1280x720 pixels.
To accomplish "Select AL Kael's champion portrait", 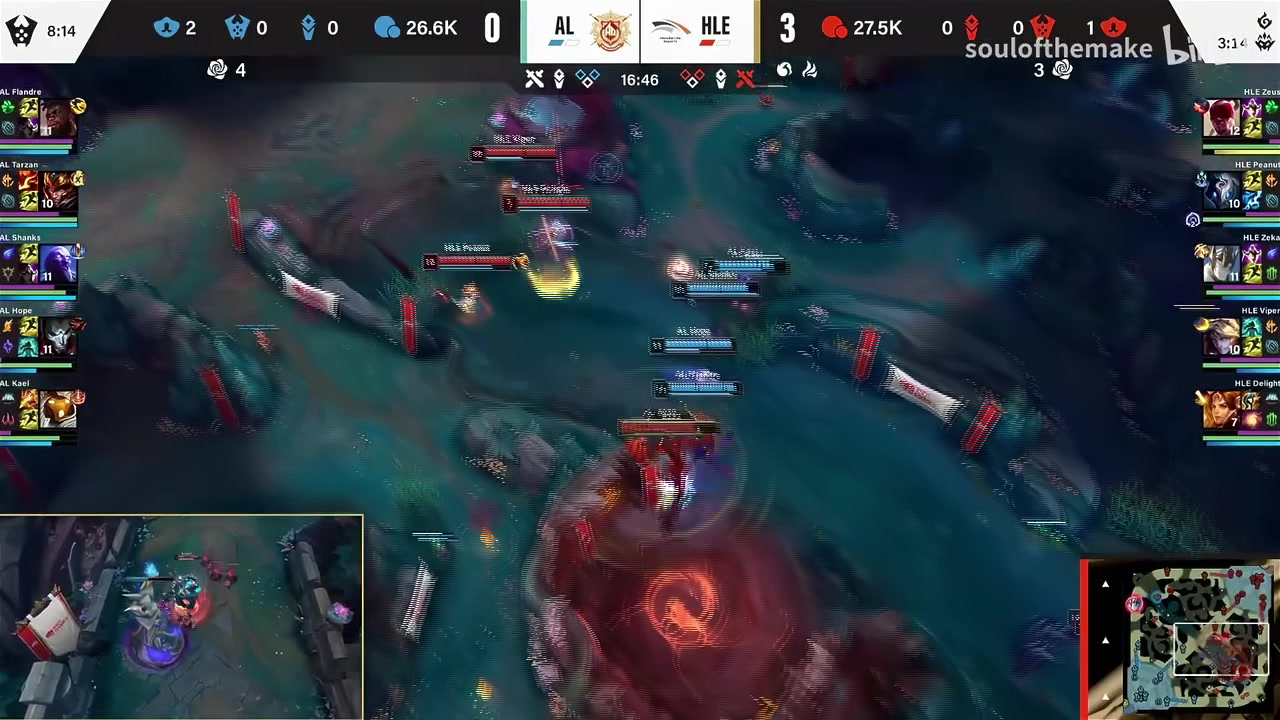I will tap(58, 410).
